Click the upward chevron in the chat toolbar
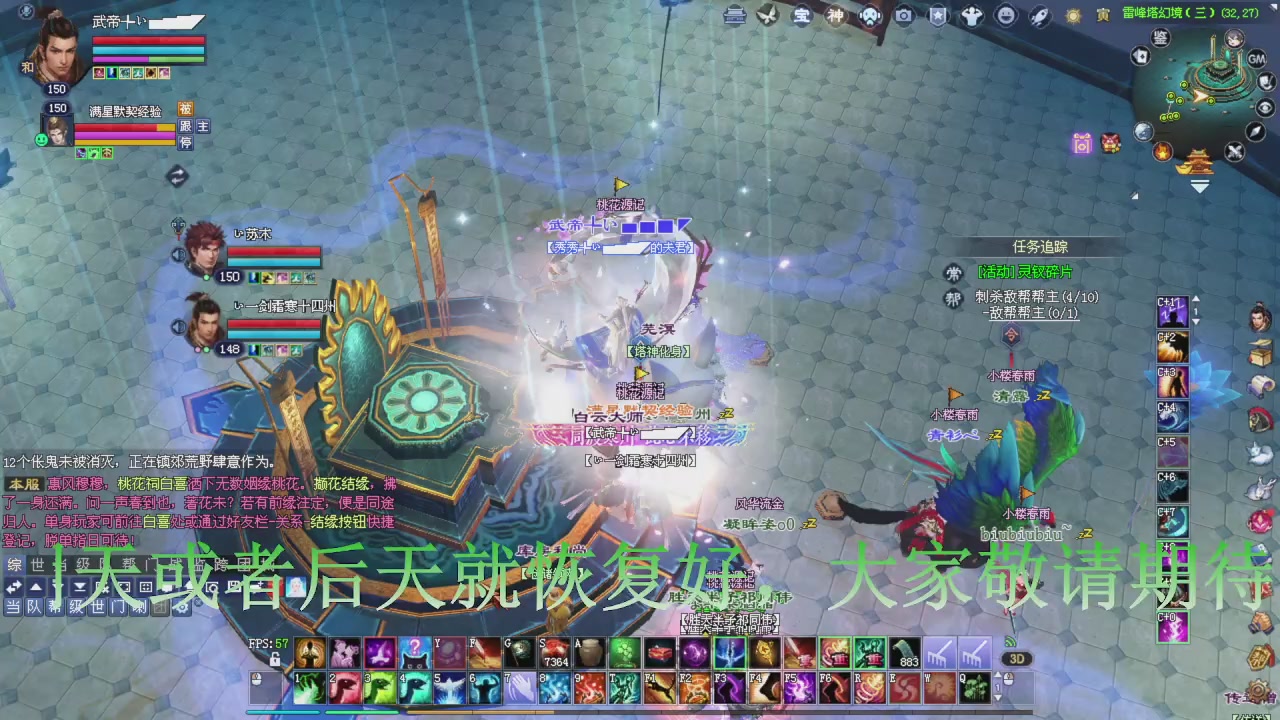Screen dimensions: 1280x720 click(x=34, y=587)
